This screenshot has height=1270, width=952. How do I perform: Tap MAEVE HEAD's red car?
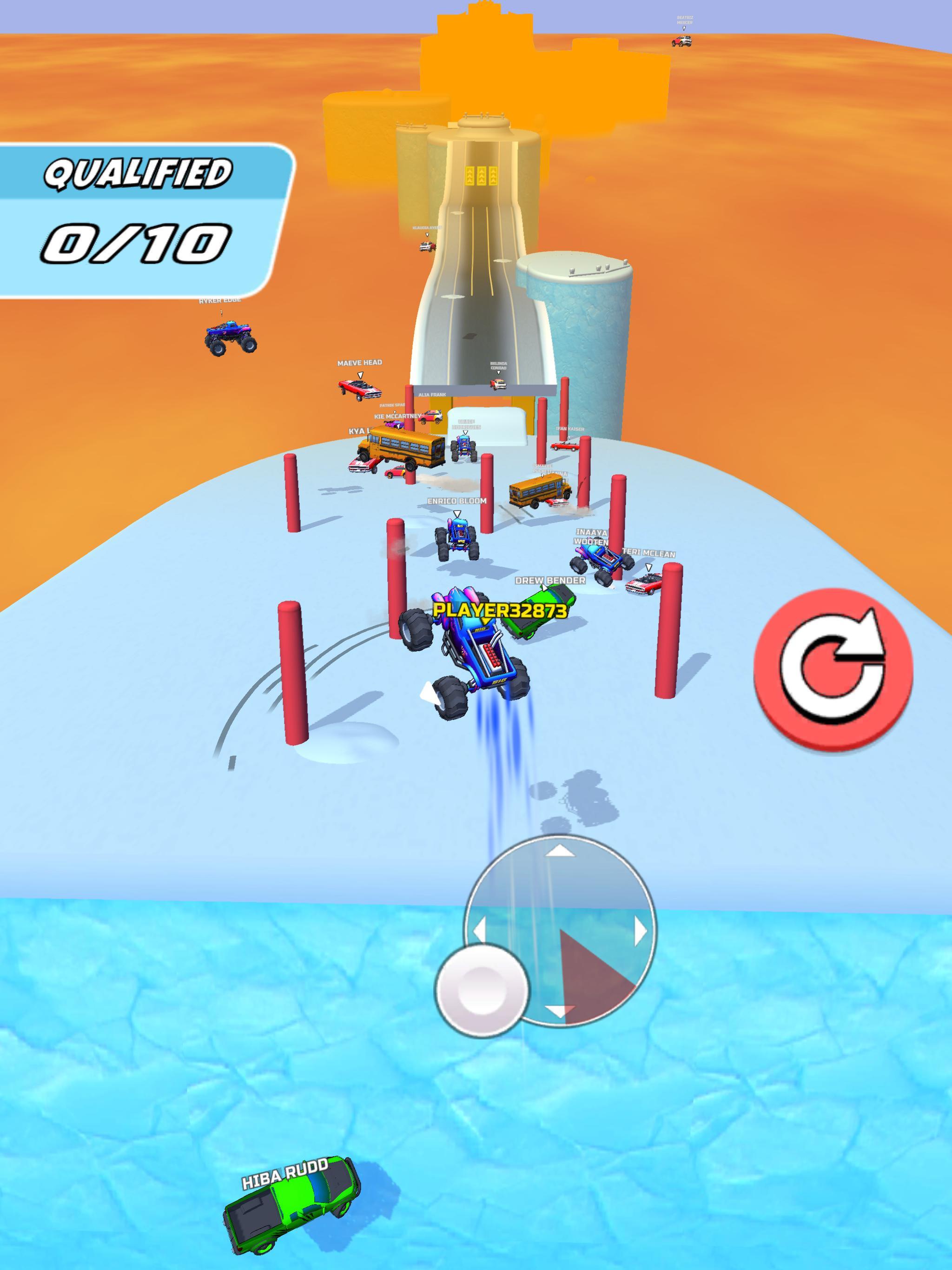tap(361, 389)
